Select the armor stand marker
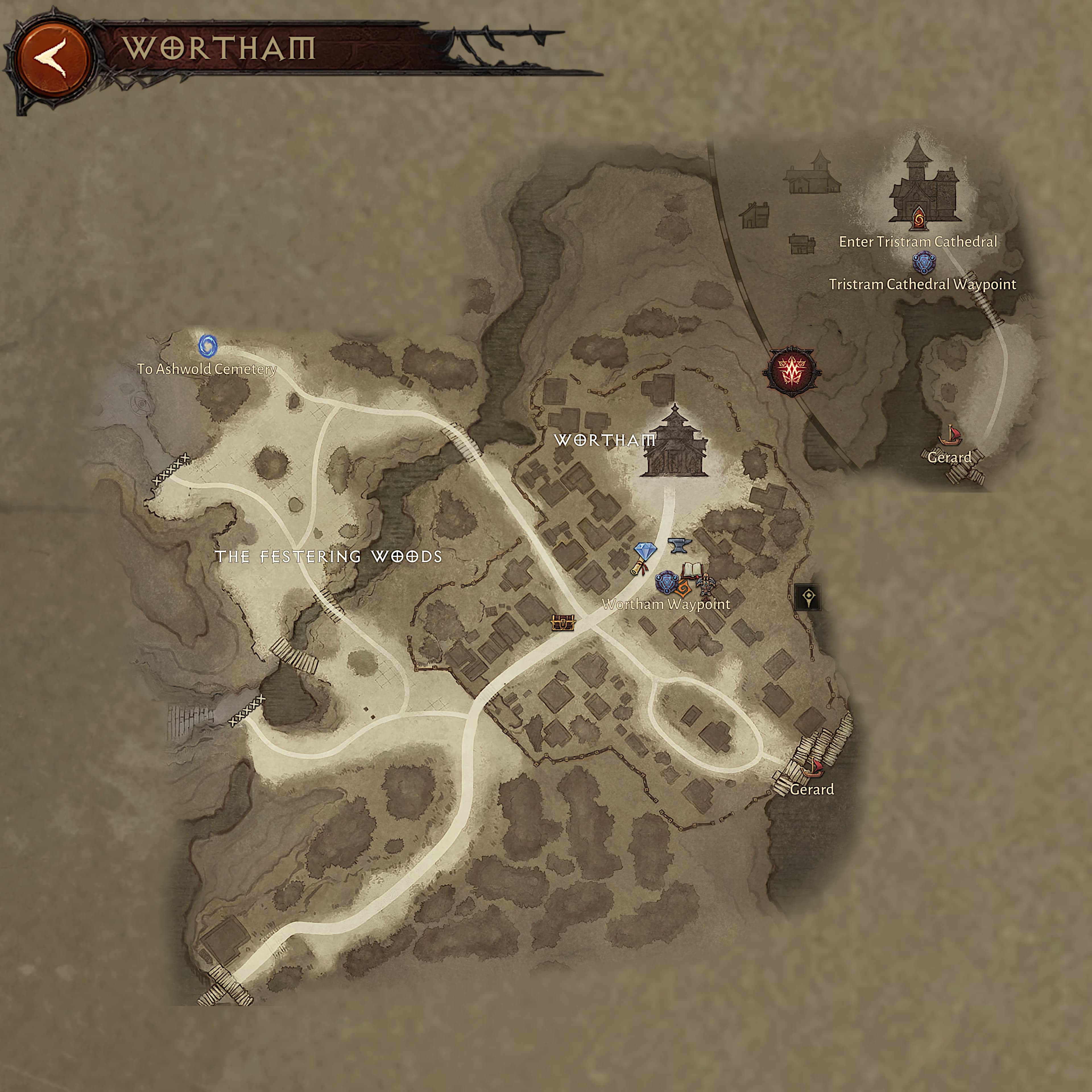This screenshot has width=1092, height=1092. tap(706, 584)
